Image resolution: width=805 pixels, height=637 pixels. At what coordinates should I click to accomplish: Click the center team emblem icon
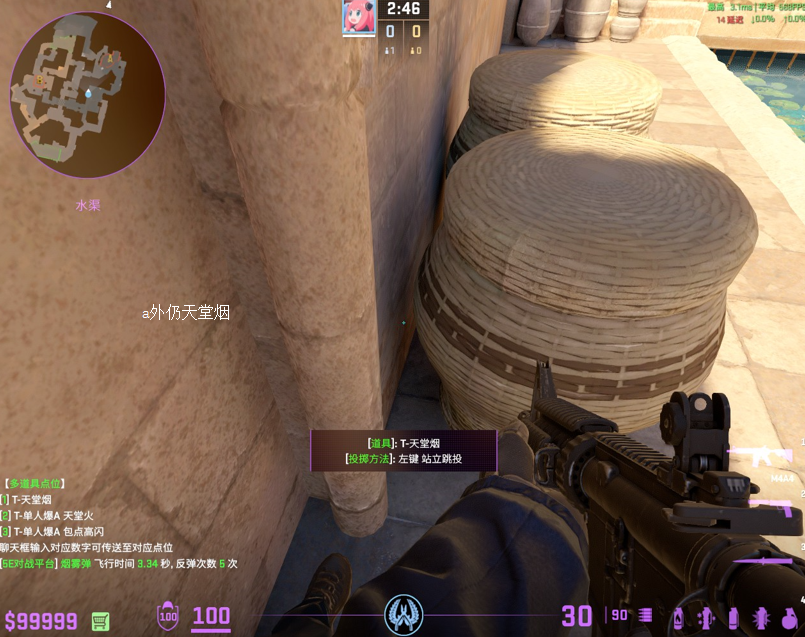pyautogui.click(x=404, y=612)
